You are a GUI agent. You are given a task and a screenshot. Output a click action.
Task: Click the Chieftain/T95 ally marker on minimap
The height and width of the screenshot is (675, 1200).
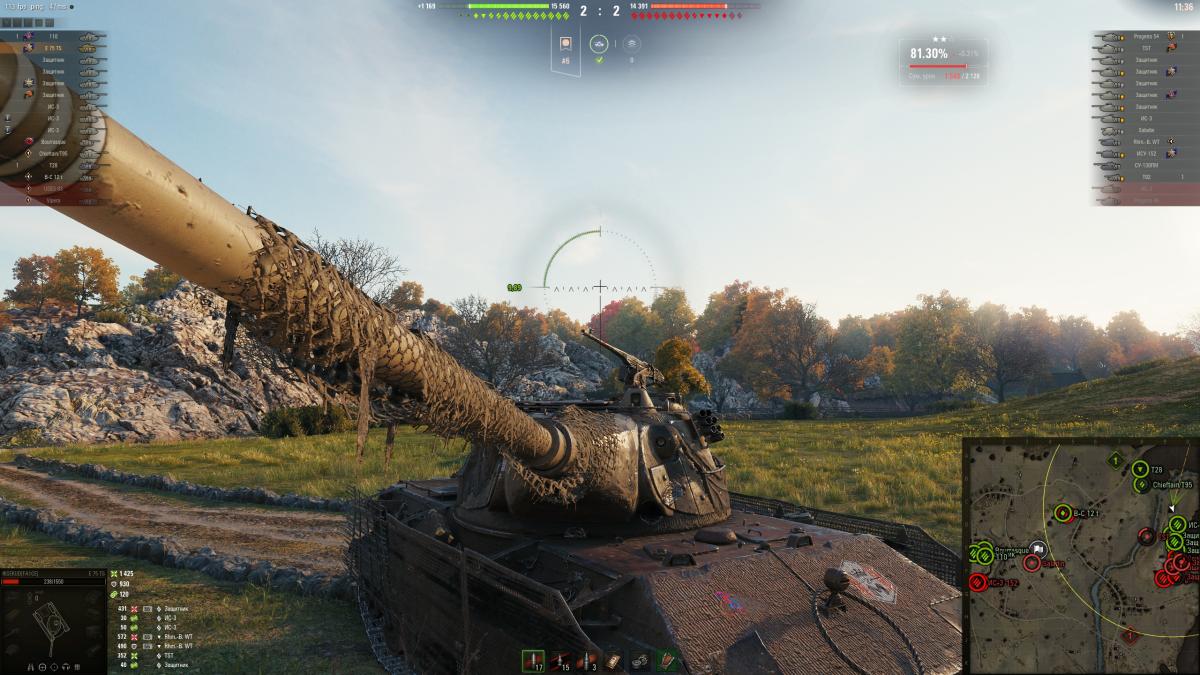tap(1142, 485)
